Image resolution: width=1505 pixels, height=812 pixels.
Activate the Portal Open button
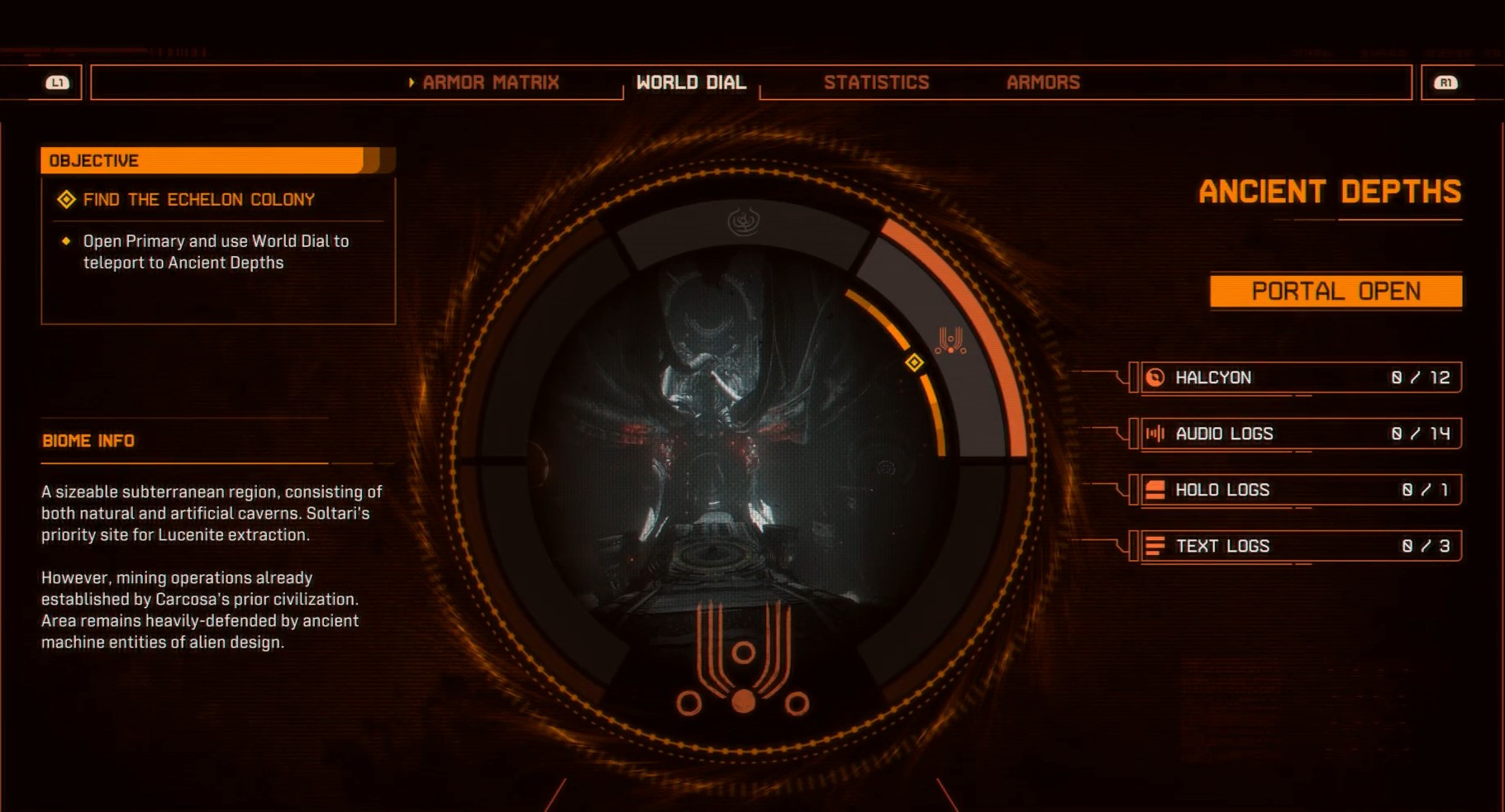tap(1336, 292)
